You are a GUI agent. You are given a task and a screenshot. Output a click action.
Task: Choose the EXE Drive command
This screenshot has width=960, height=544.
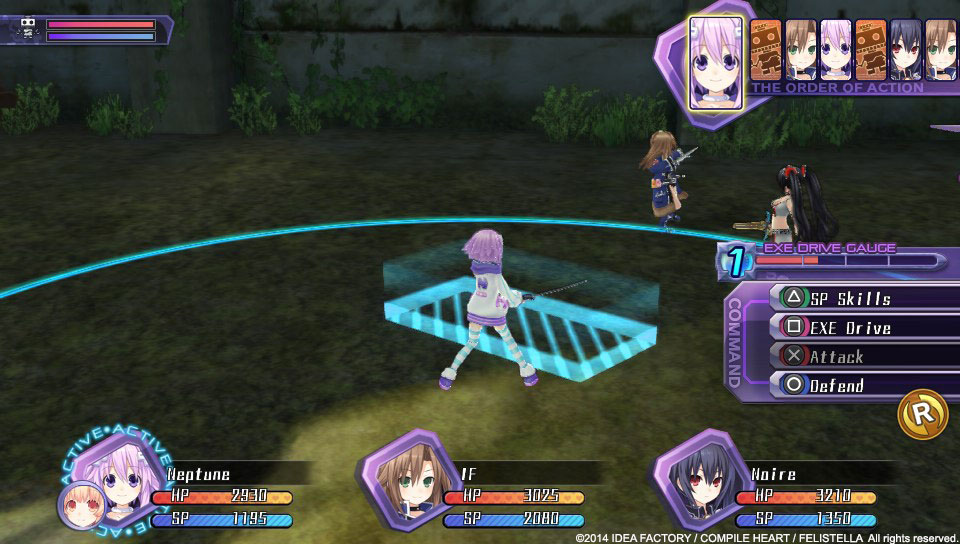click(x=862, y=327)
